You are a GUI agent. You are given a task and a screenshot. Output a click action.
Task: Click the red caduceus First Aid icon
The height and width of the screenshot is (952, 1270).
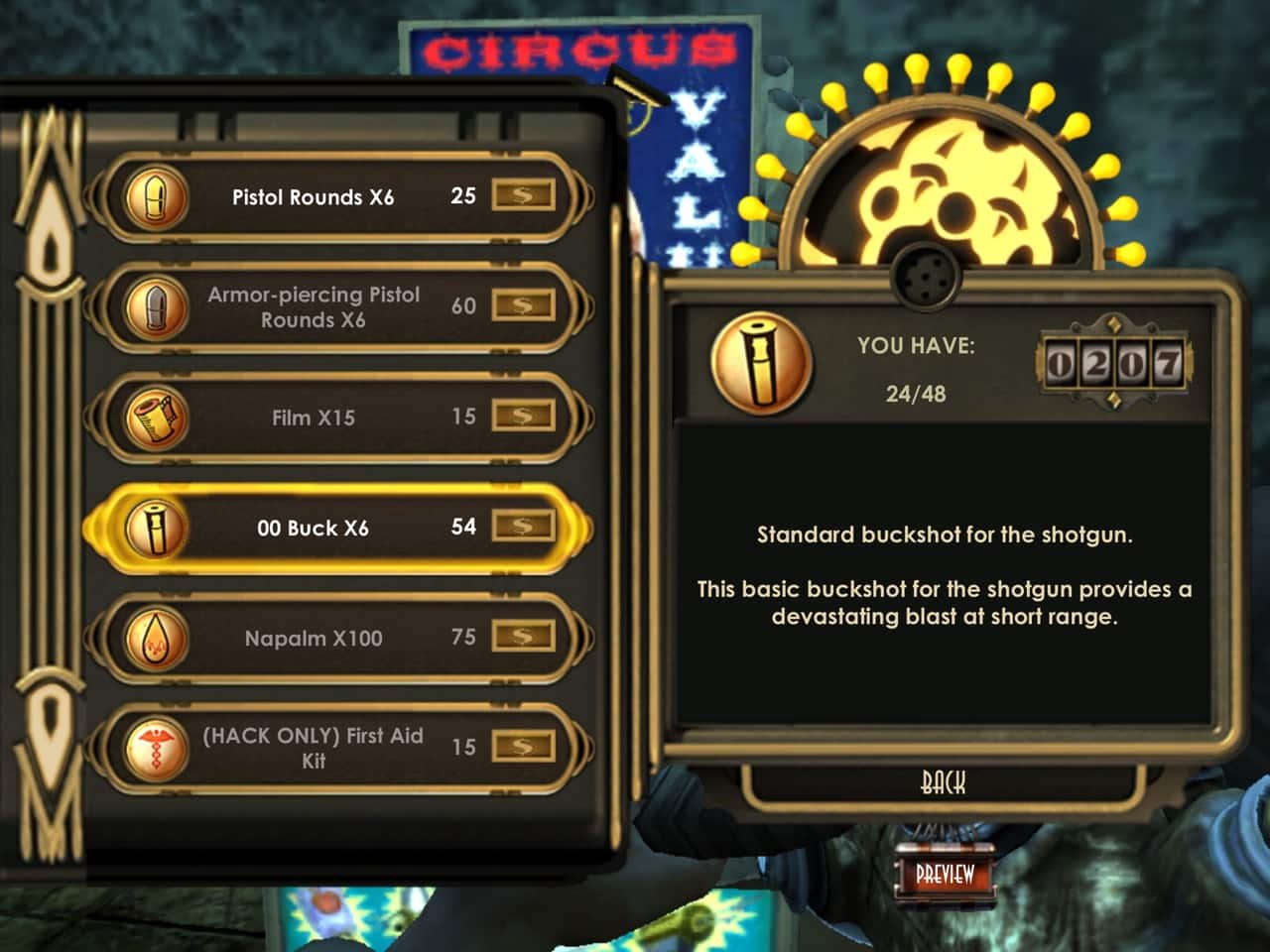156,747
